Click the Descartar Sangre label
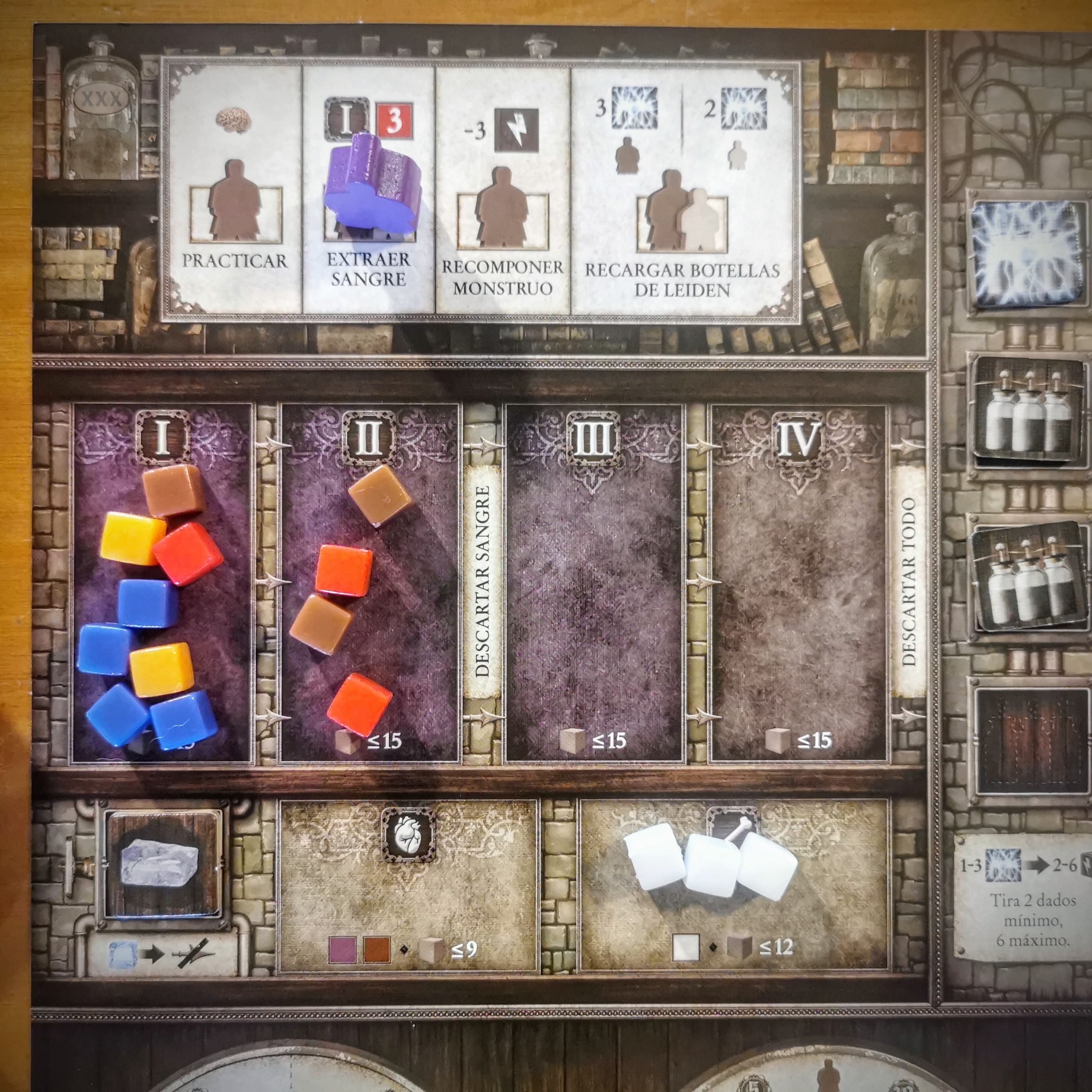This screenshot has height=1092, width=1092. [x=482, y=582]
